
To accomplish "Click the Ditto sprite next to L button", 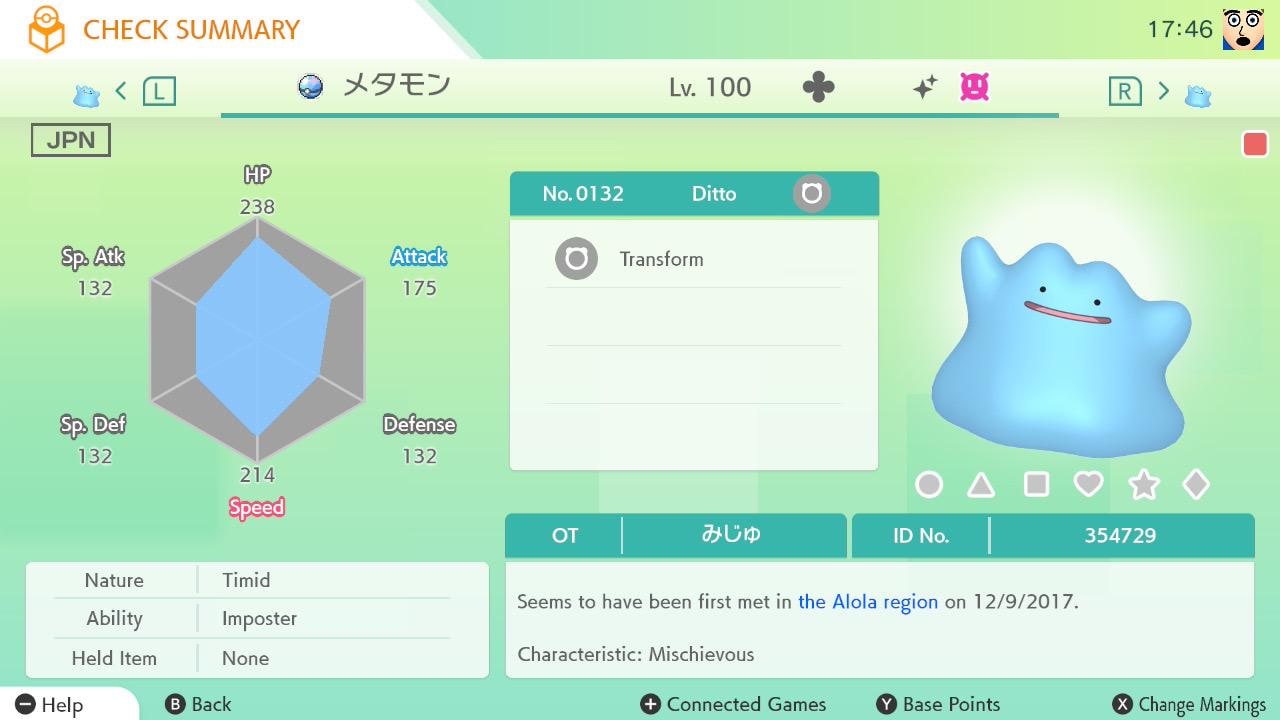I will pos(87,91).
